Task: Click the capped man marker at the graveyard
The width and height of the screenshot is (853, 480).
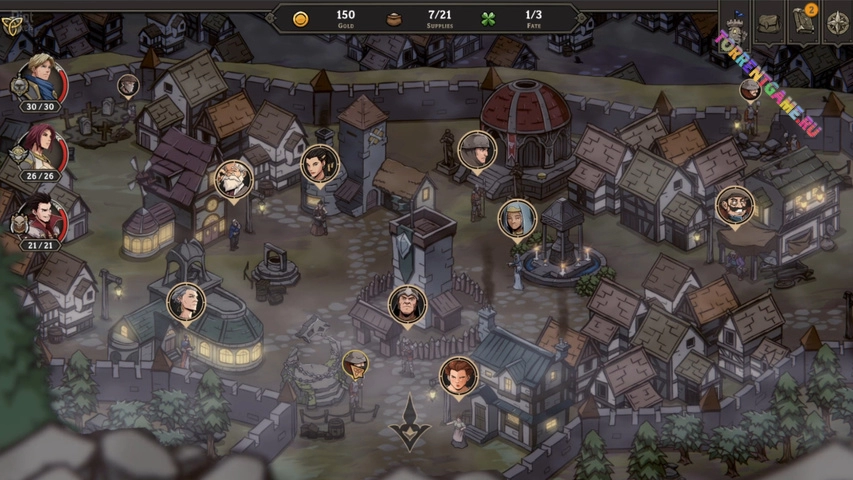Action: coord(128,86)
